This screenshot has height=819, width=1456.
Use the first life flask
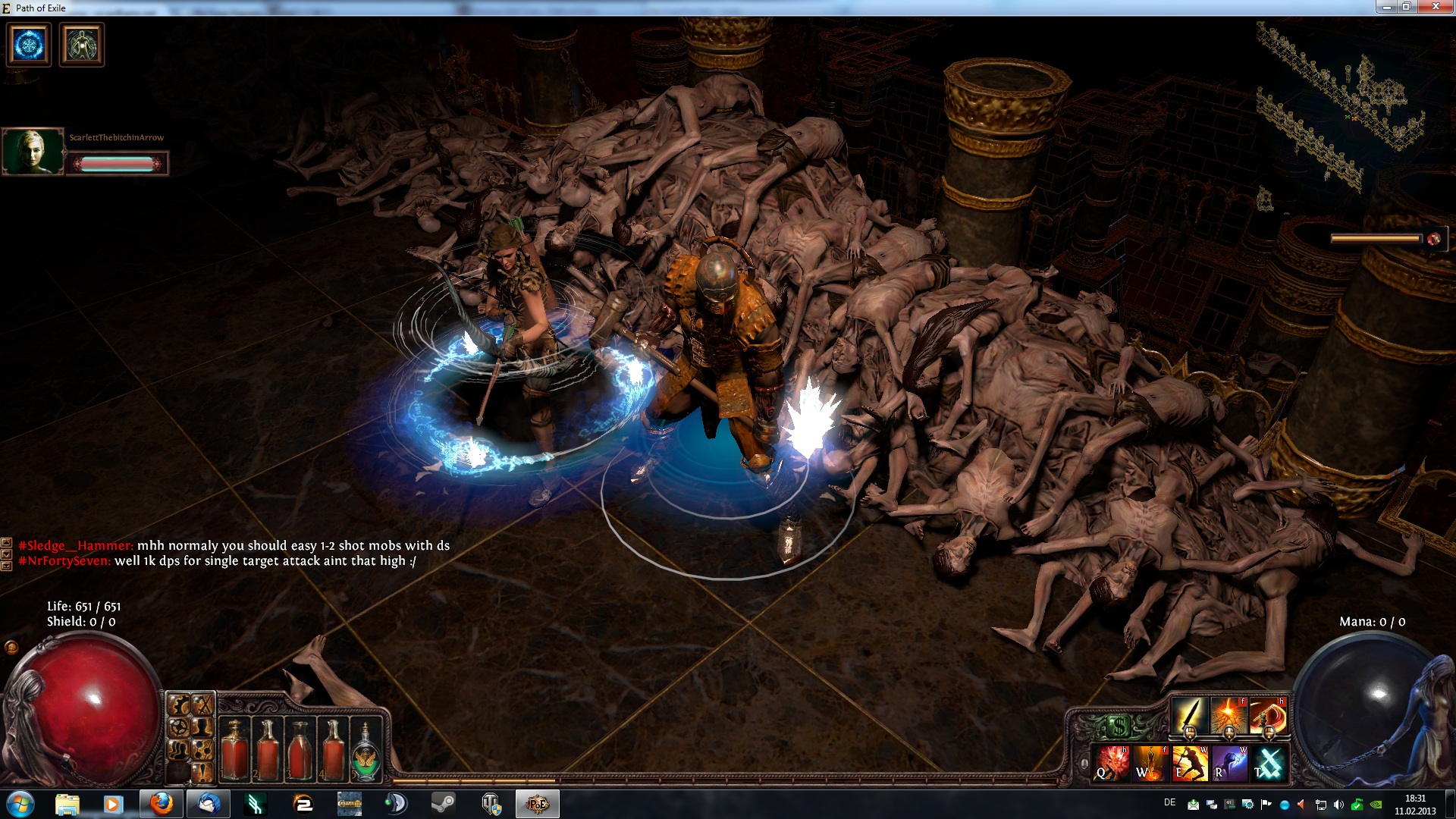(235, 749)
